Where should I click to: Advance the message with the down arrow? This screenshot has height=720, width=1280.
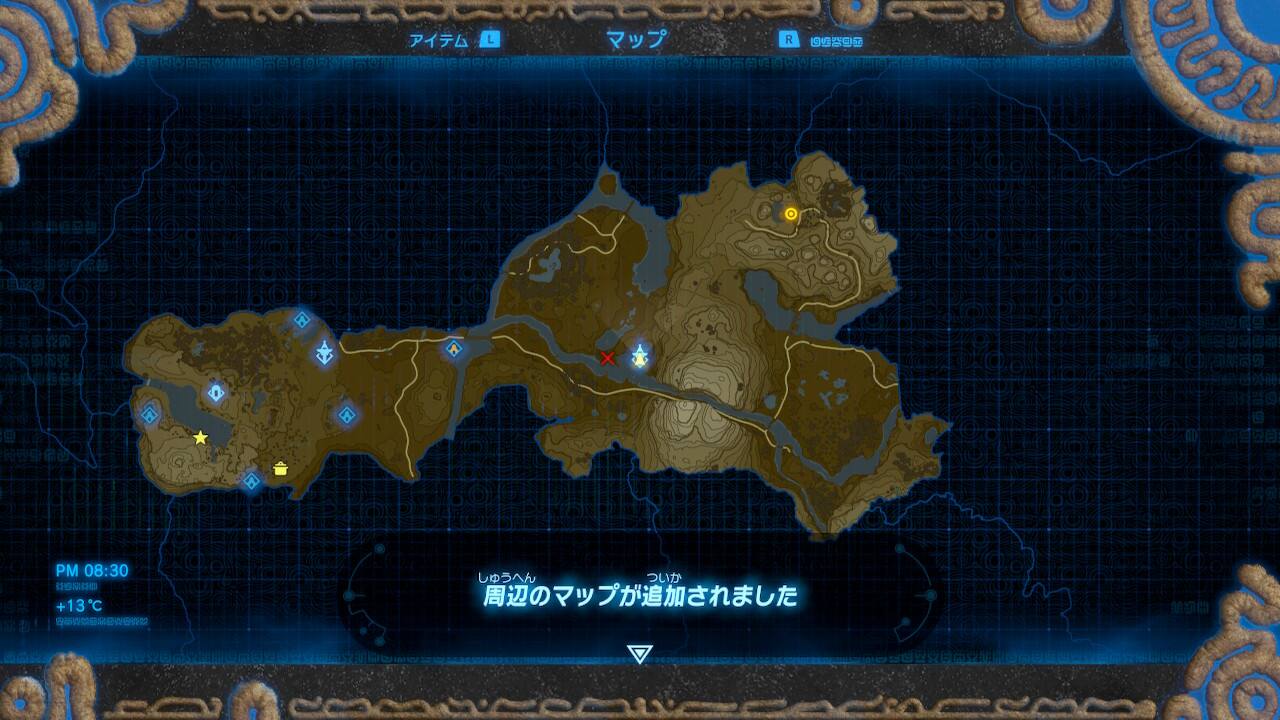point(639,654)
